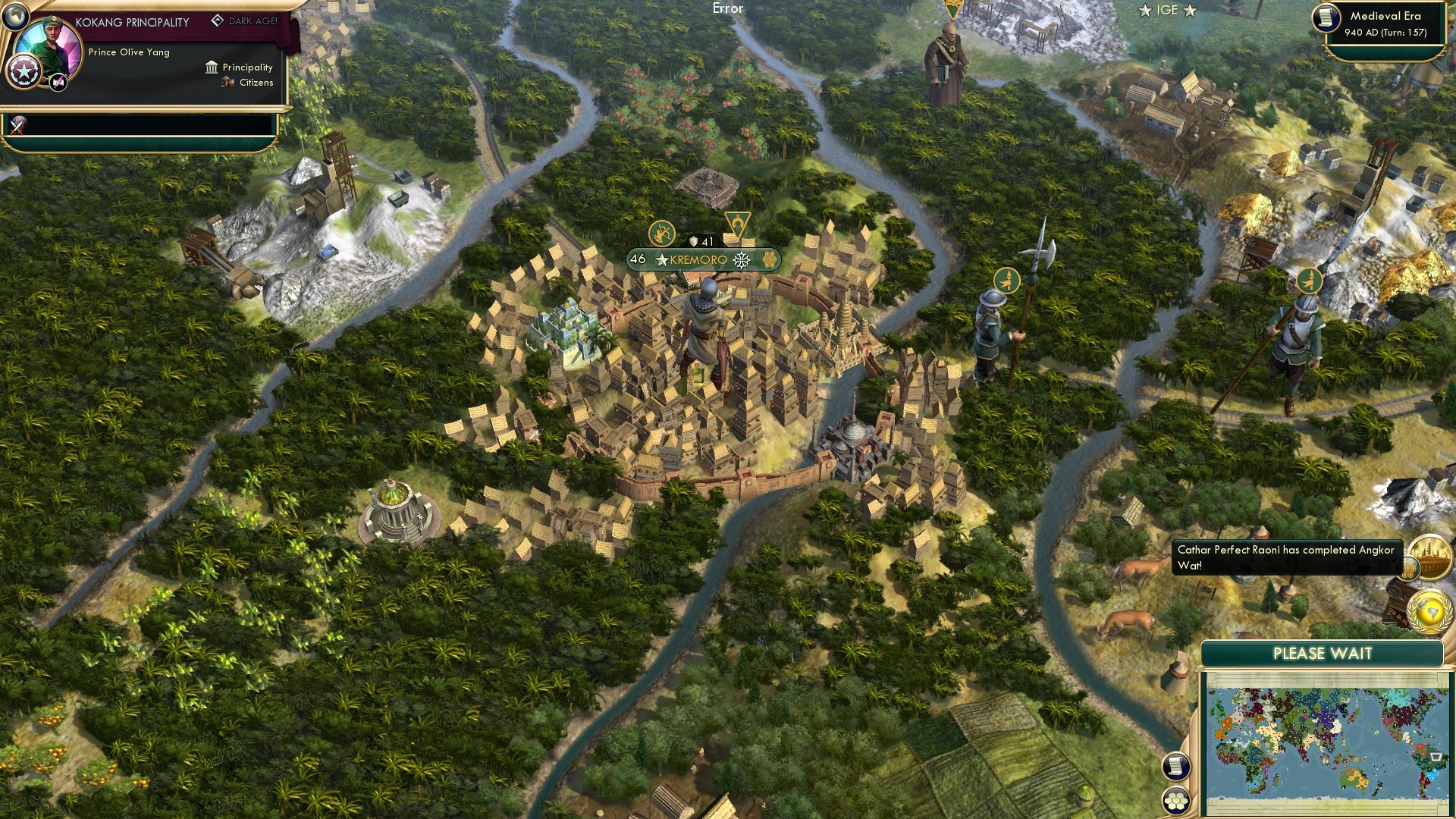Click the Citizens icon in the leader panel
1456x819 pixels.
227,83
